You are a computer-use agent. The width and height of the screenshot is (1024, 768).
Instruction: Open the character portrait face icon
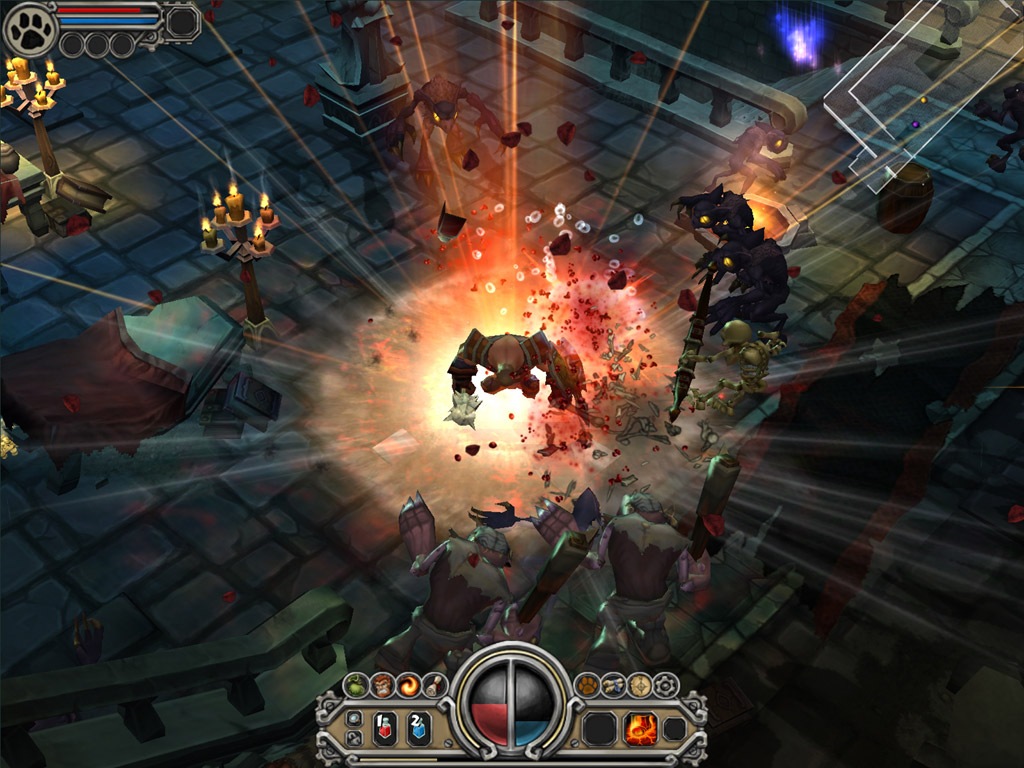click(x=383, y=685)
